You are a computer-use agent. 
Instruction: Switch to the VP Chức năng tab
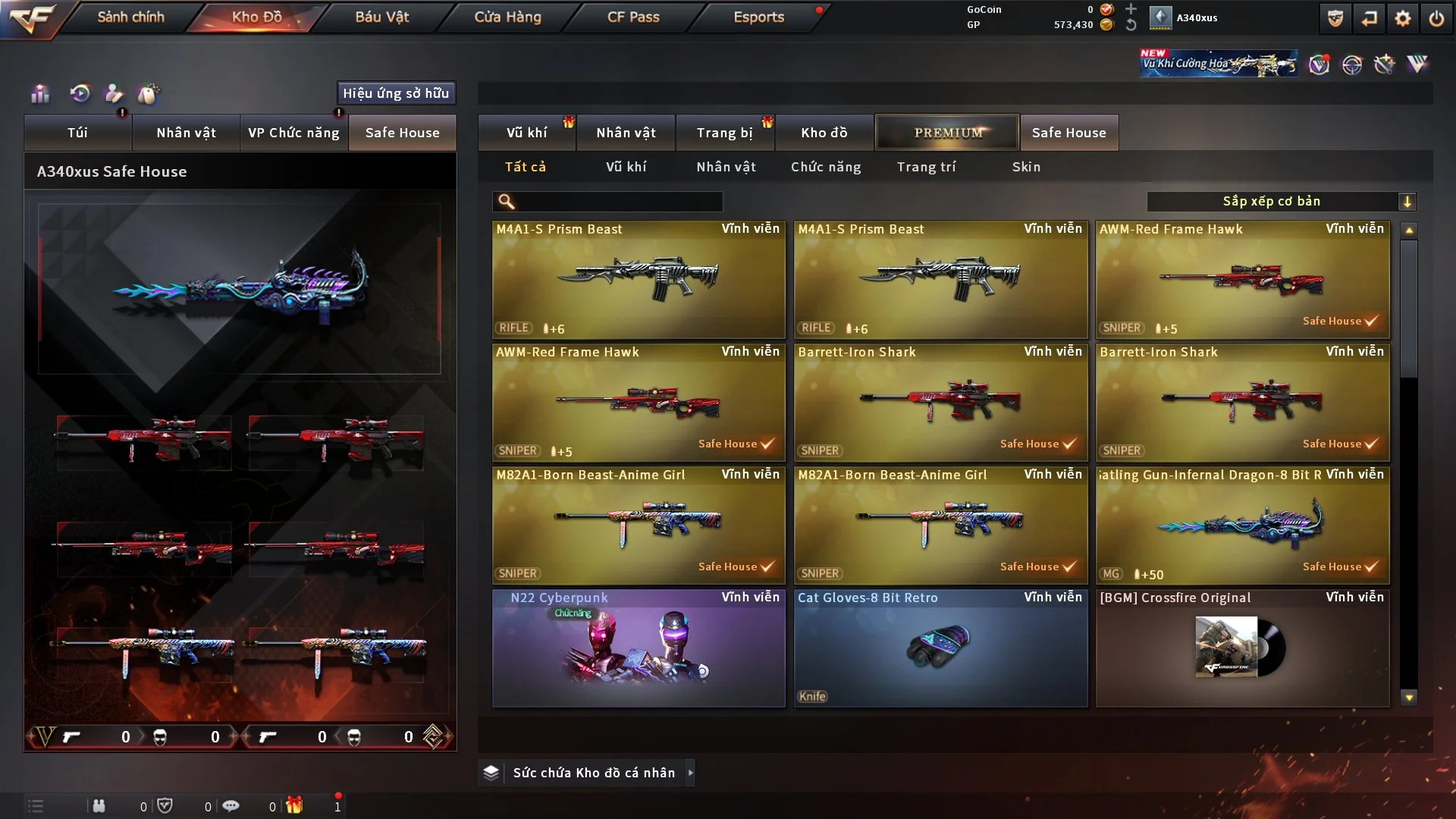coord(293,133)
